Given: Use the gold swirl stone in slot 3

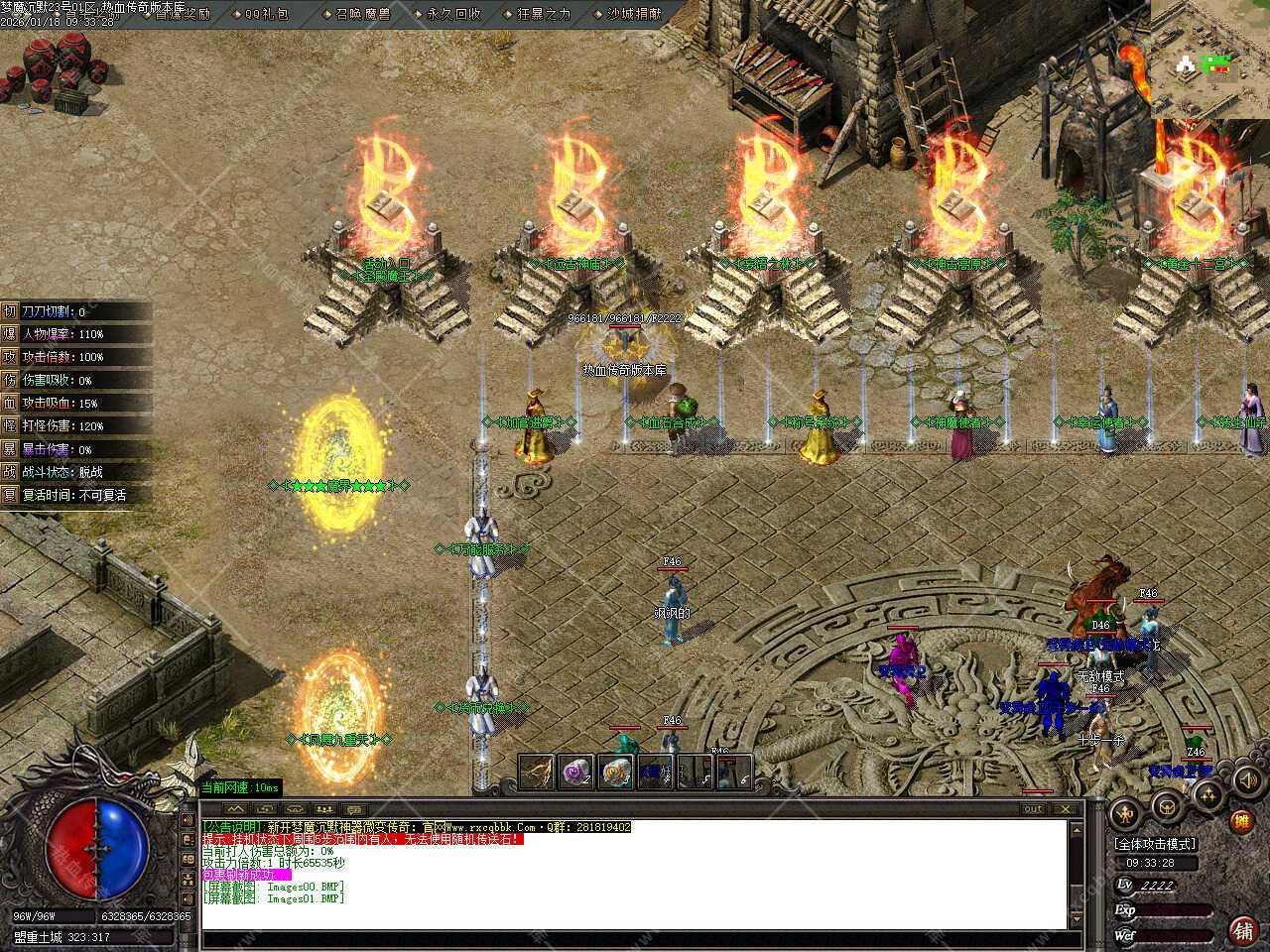Looking at the screenshot, I should (615, 773).
